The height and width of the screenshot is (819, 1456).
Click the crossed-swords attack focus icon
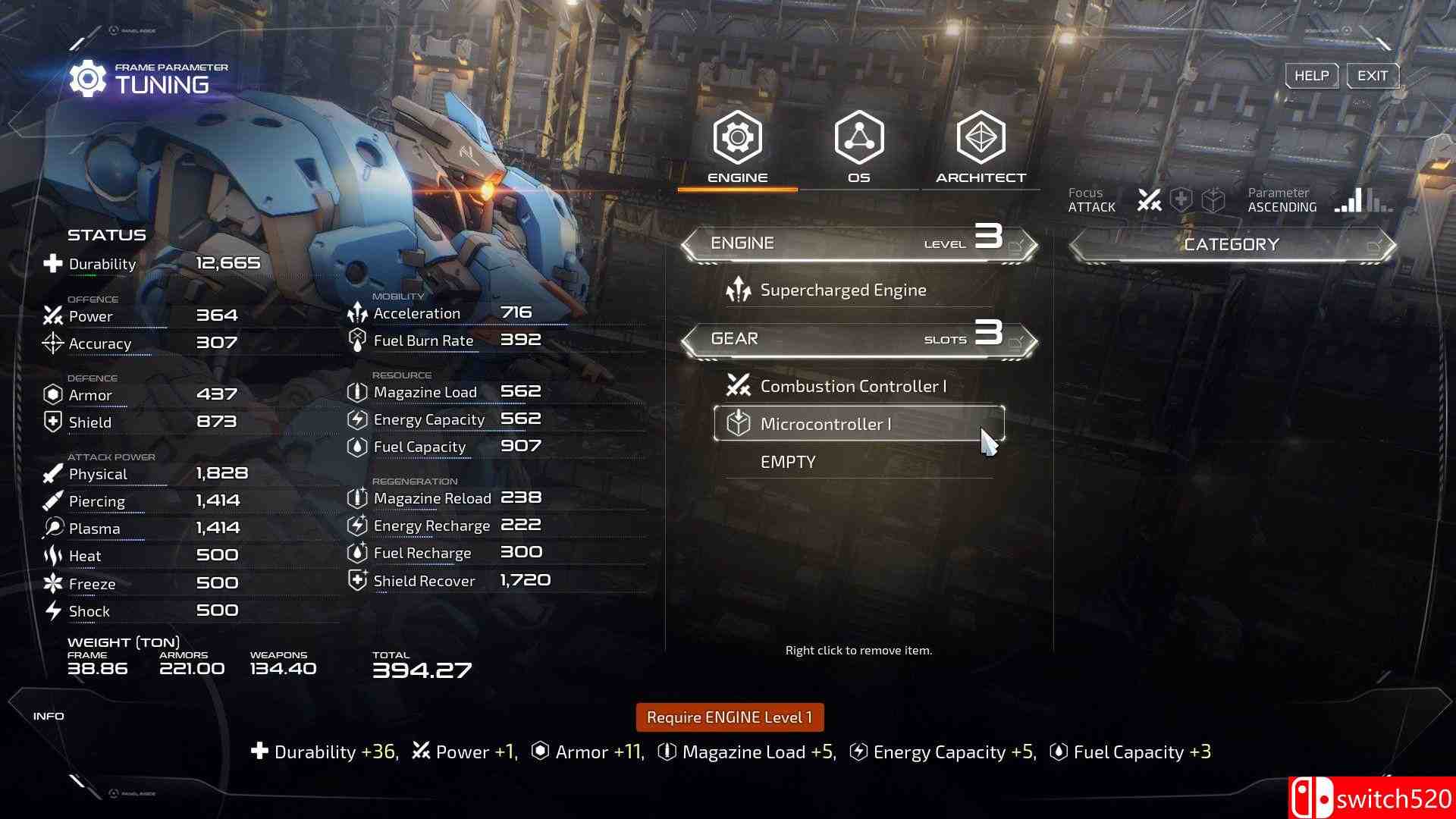point(1150,199)
